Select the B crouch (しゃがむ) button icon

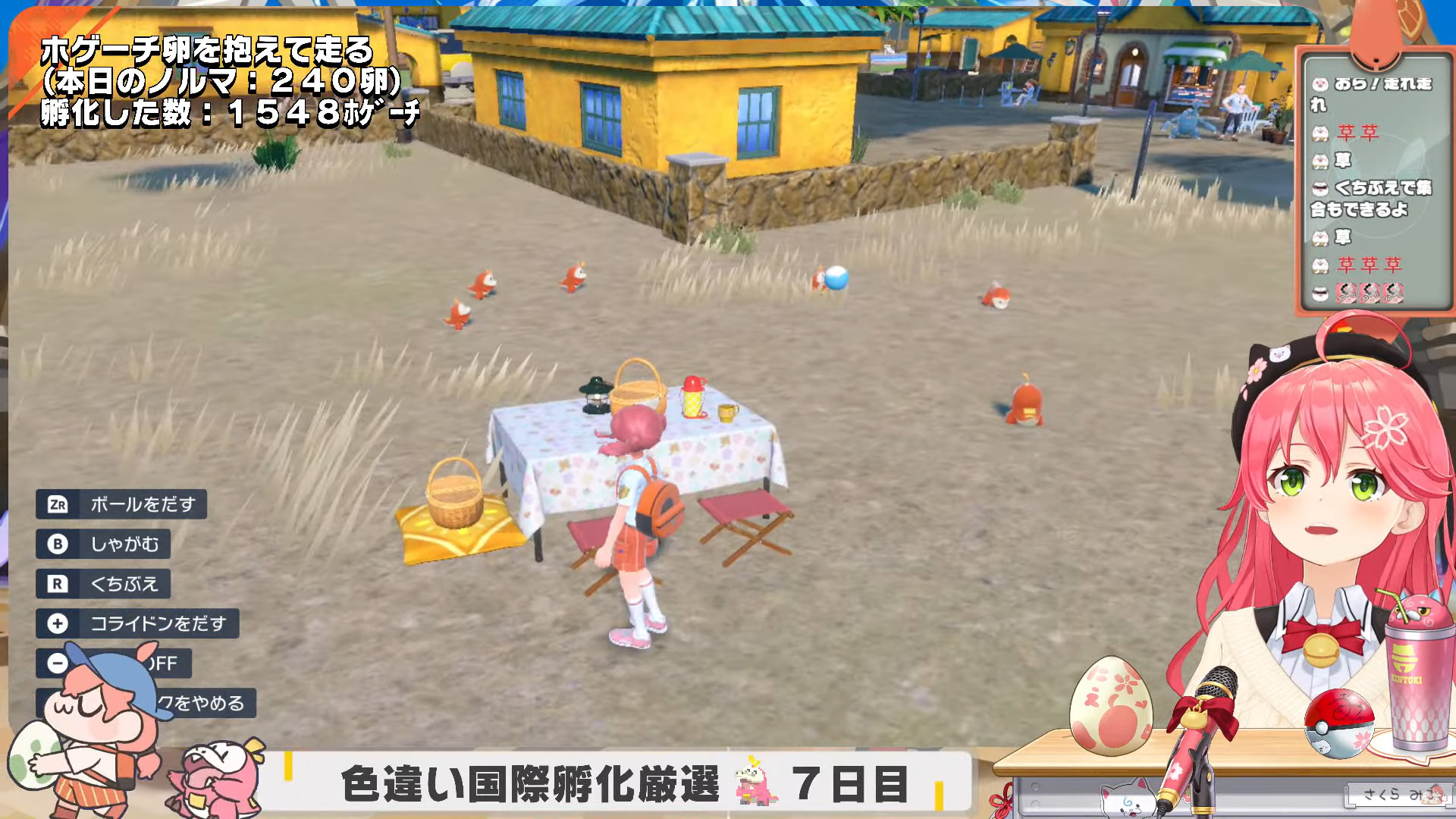click(x=59, y=544)
